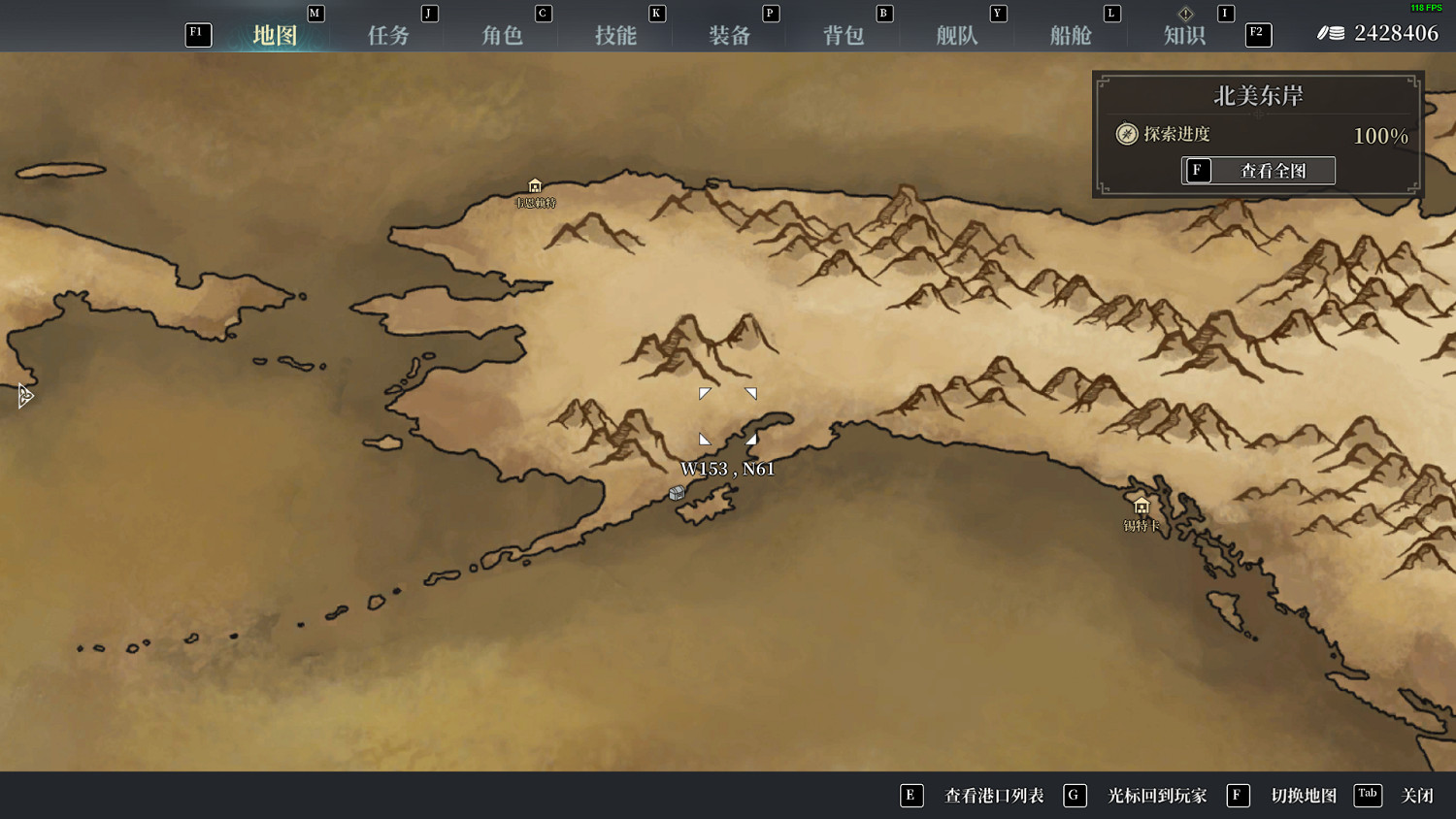Click 切换地图 to switch maps
The image size is (1456, 819).
pyautogui.click(x=1305, y=795)
